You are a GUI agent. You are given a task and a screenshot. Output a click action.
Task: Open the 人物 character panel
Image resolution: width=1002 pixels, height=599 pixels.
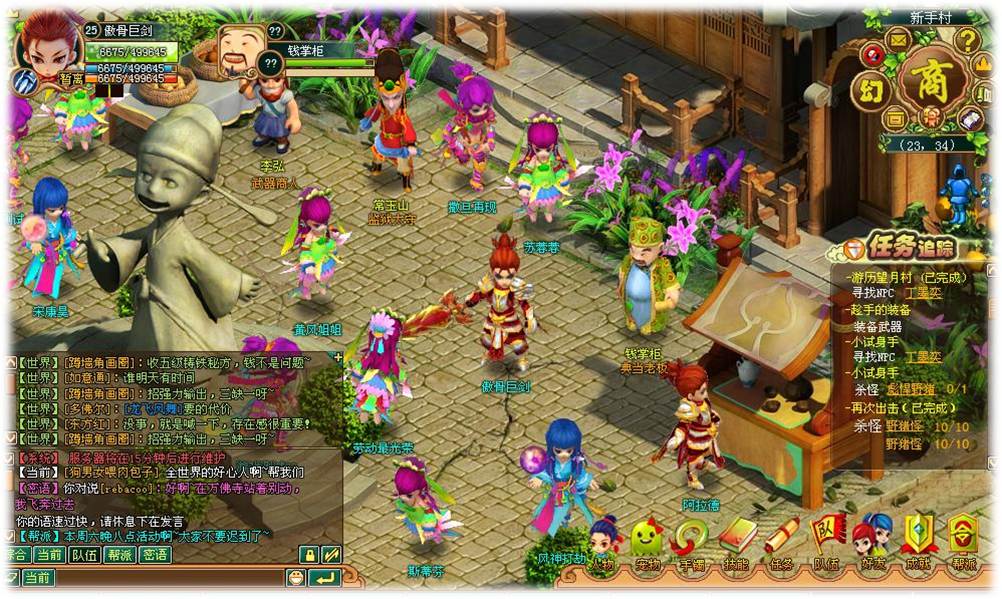[602, 543]
